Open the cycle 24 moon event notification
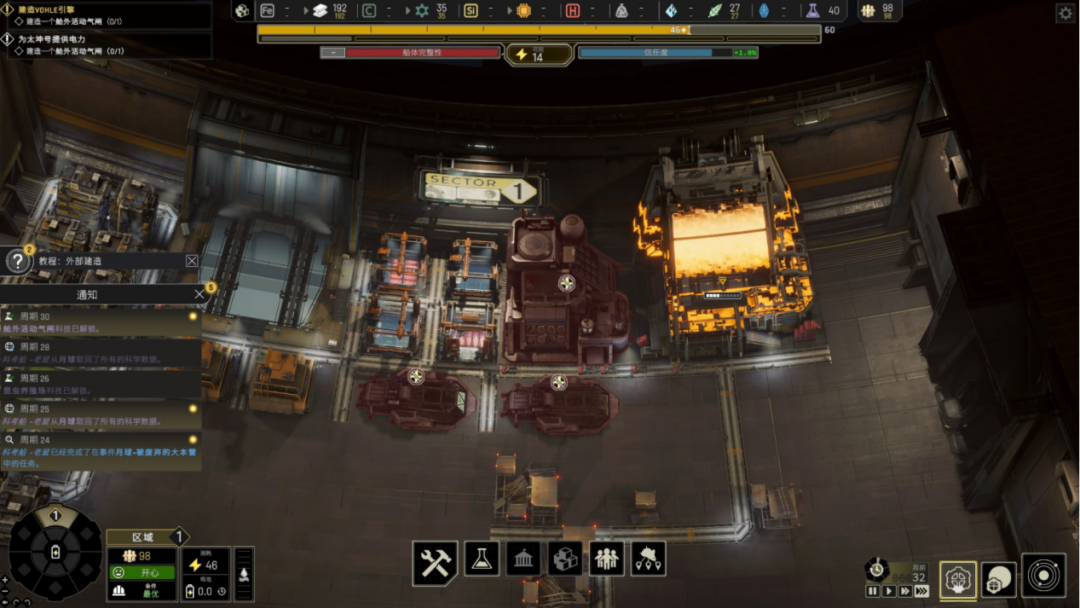Image resolution: width=1080 pixels, height=608 pixels. click(100, 452)
